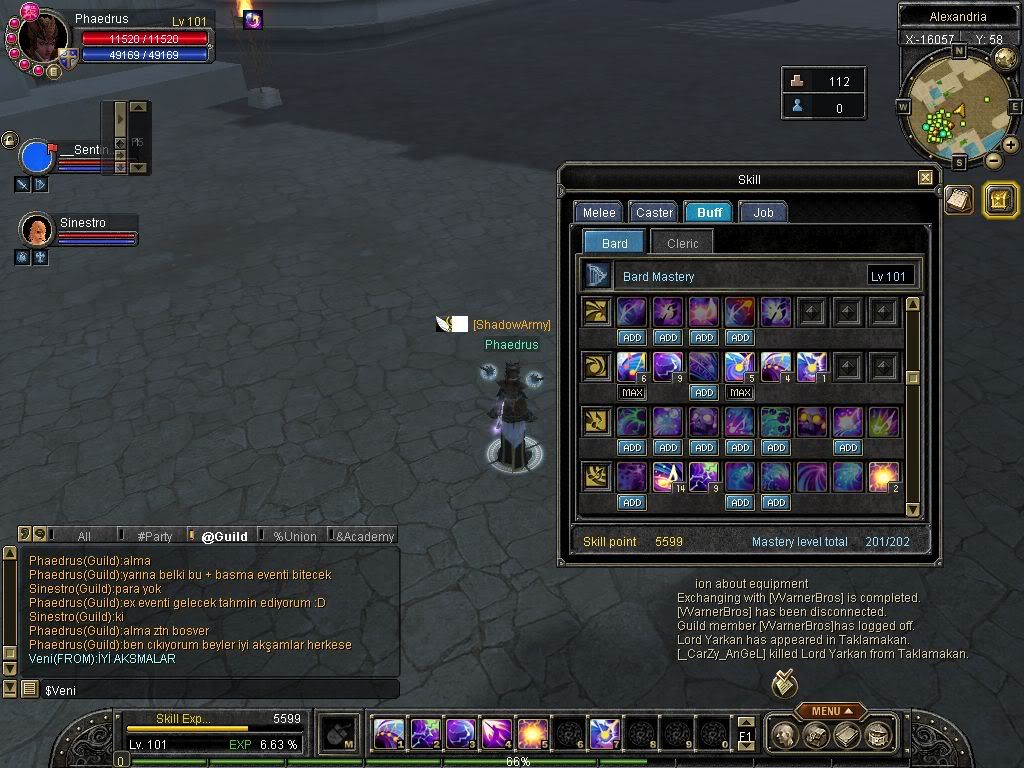Image resolution: width=1024 pixels, height=768 pixels.
Task: Click the Bard Mastery level row
Action: pos(748,276)
